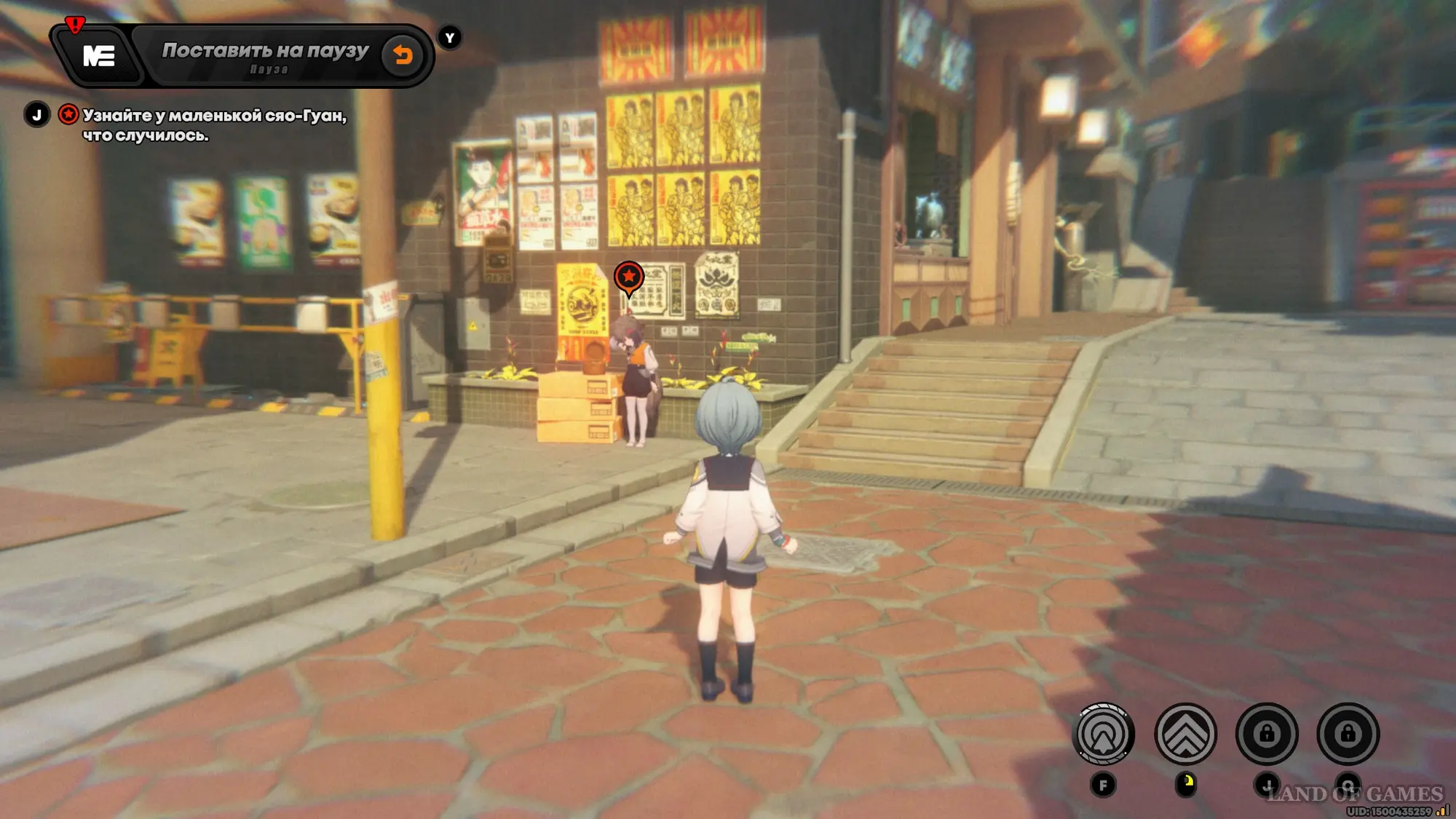
Task: Activate the double-chevron up skill icon
Action: [x=1185, y=734]
